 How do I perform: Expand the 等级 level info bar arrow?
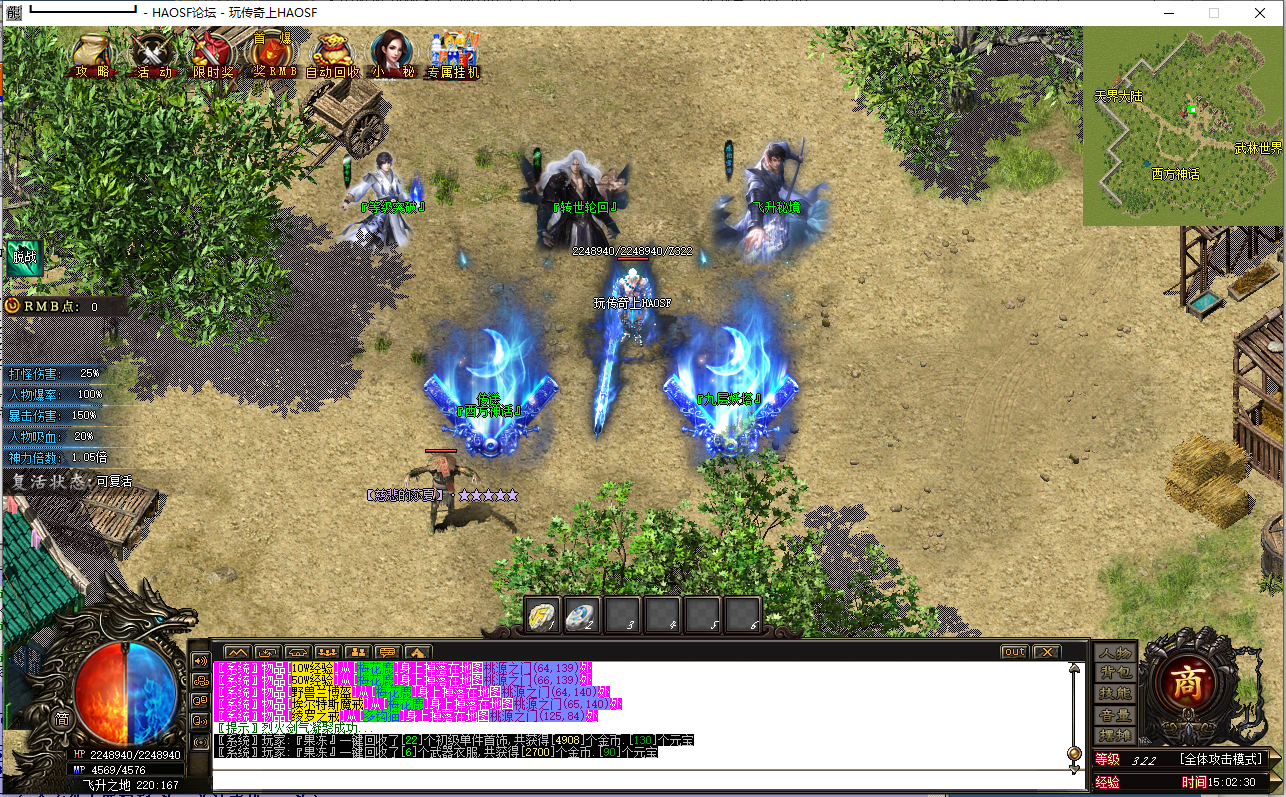coord(1277,758)
